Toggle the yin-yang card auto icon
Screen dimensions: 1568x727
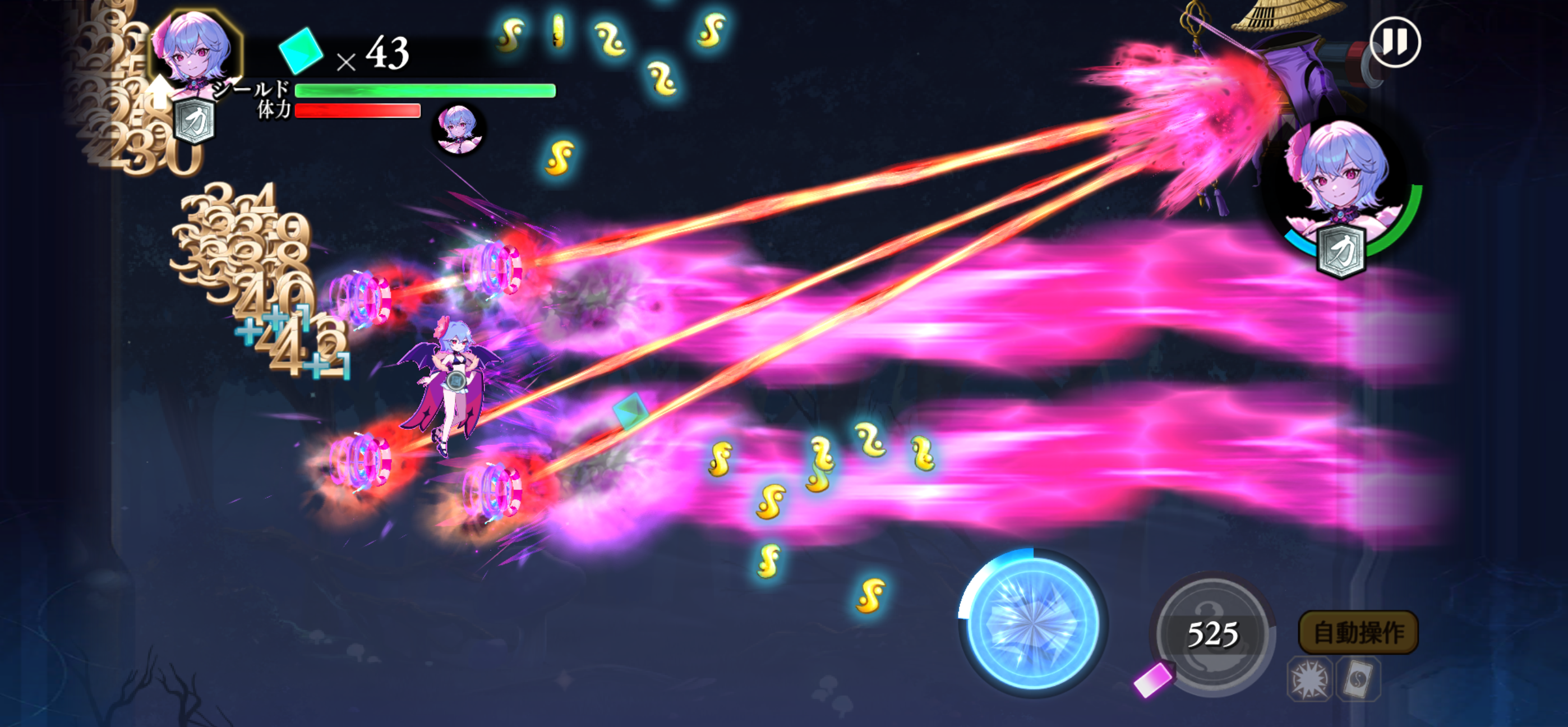click(x=1359, y=679)
